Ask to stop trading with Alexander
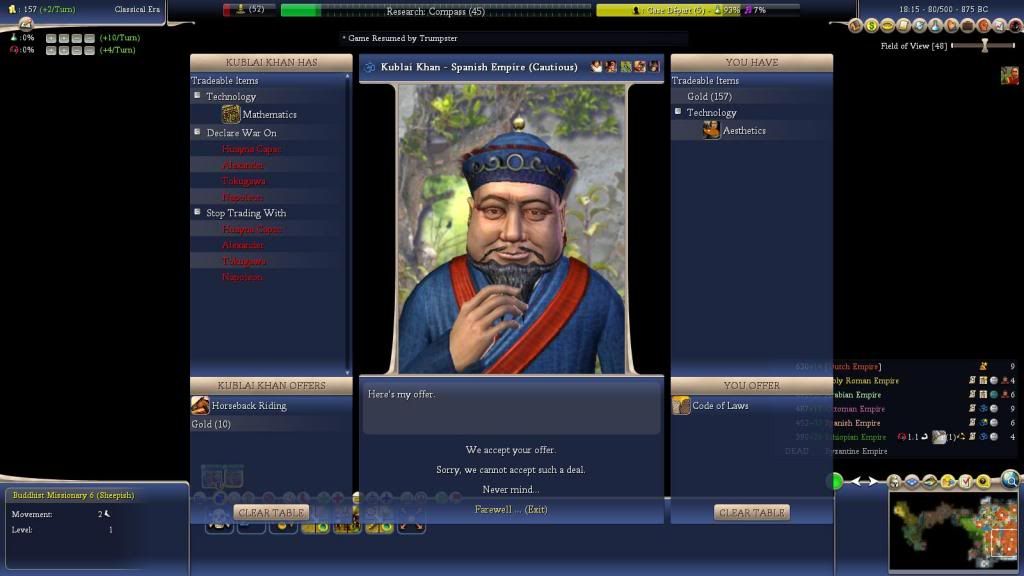Screen dimensions: 1024x576 pos(243,245)
